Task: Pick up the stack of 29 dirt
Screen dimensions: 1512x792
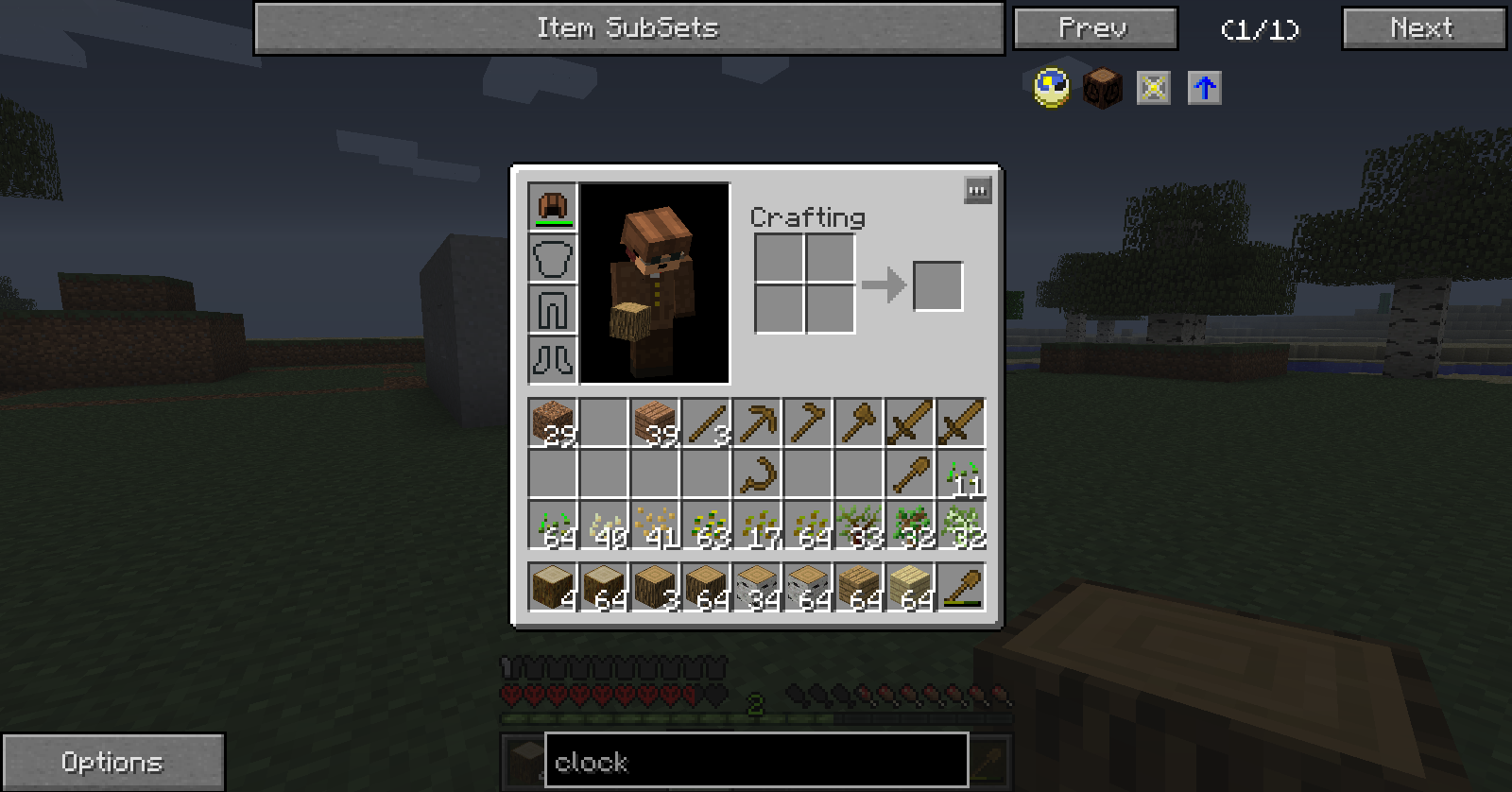Action: tap(553, 422)
